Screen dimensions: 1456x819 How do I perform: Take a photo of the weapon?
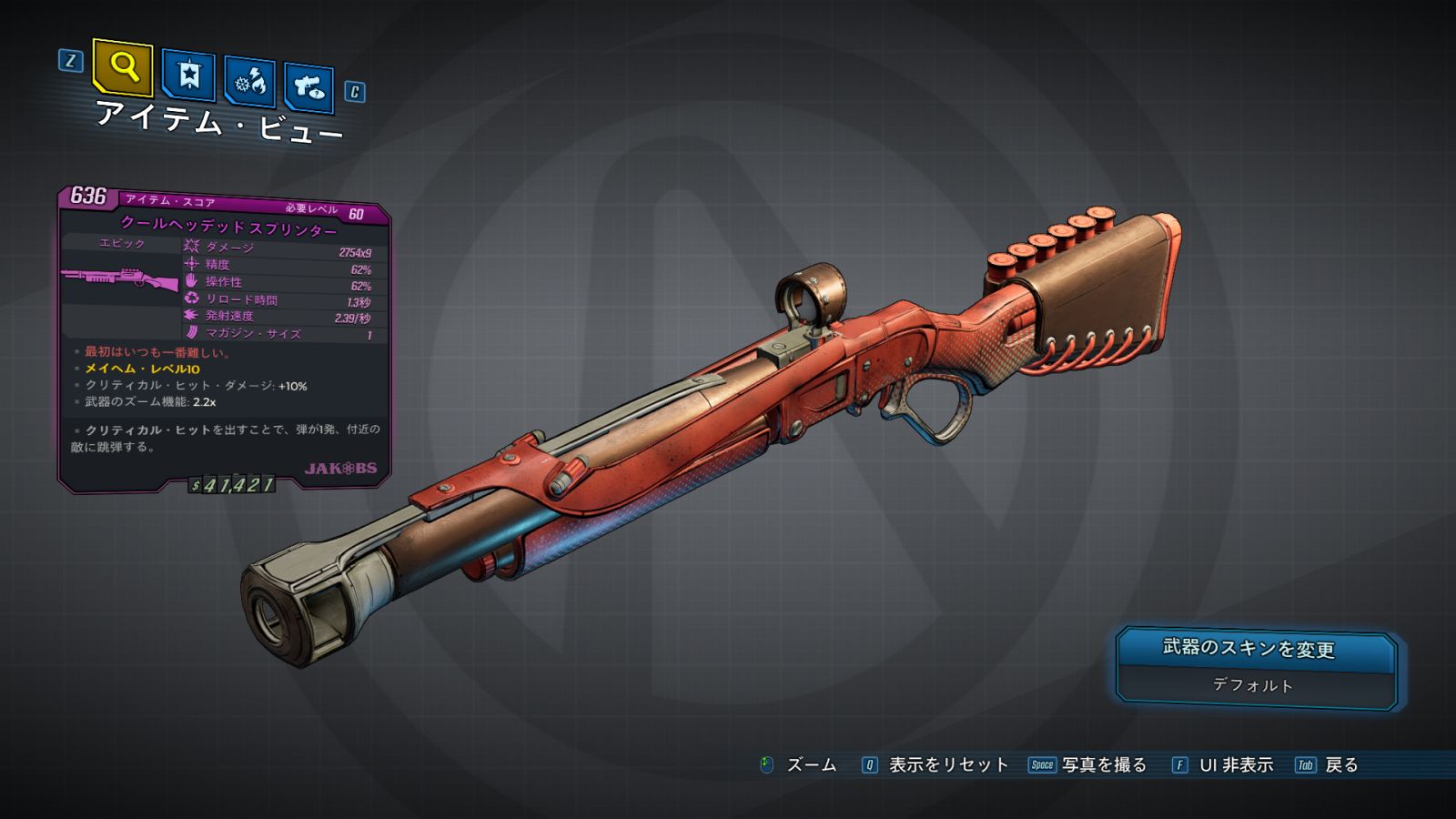tap(1103, 765)
